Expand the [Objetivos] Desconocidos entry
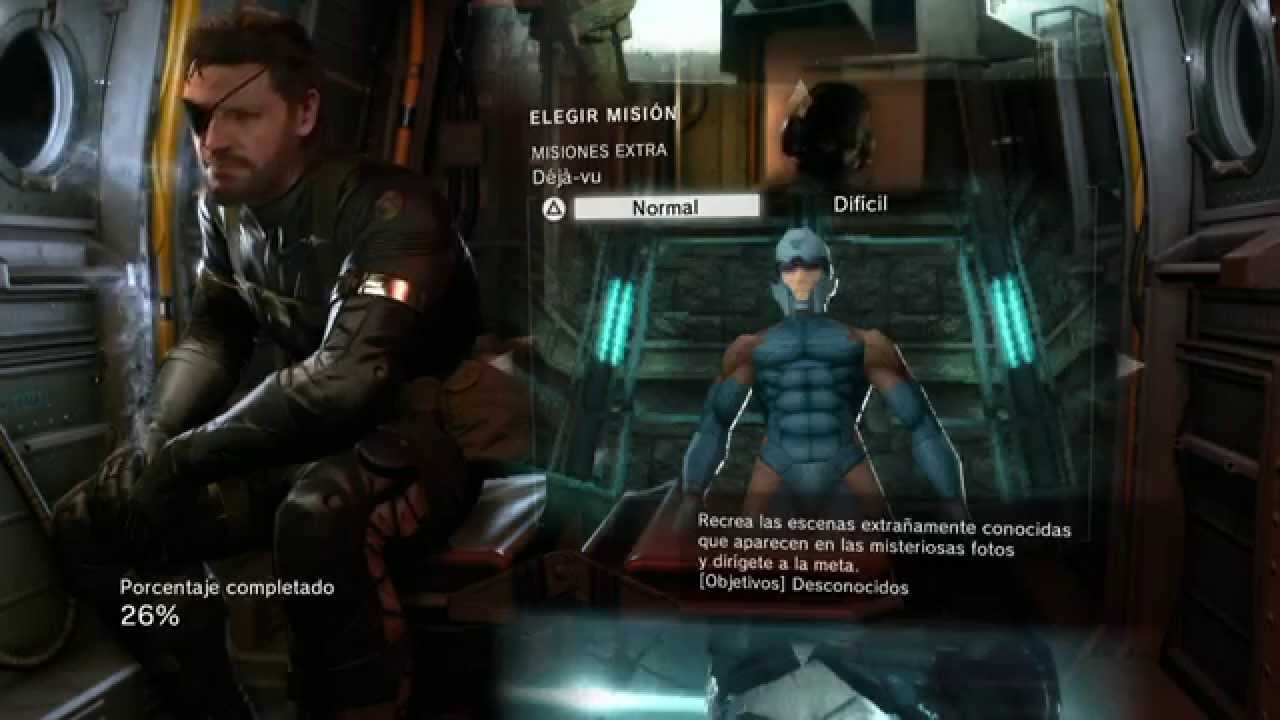The image size is (1280, 720). point(800,589)
